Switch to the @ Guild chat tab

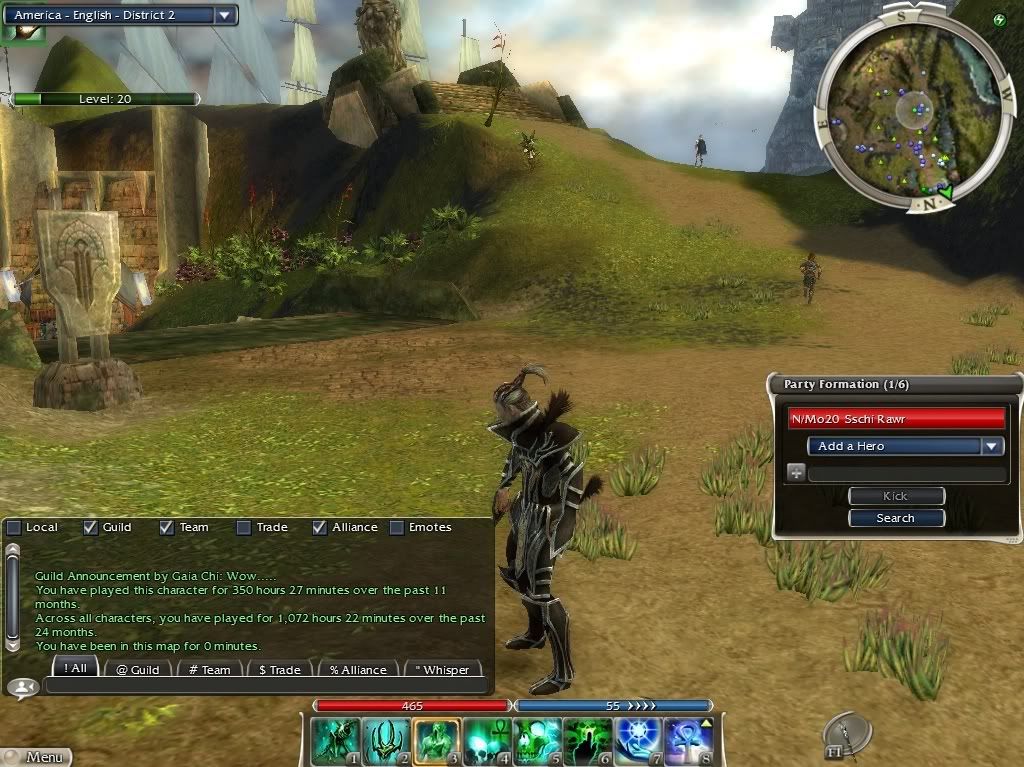(x=137, y=669)
